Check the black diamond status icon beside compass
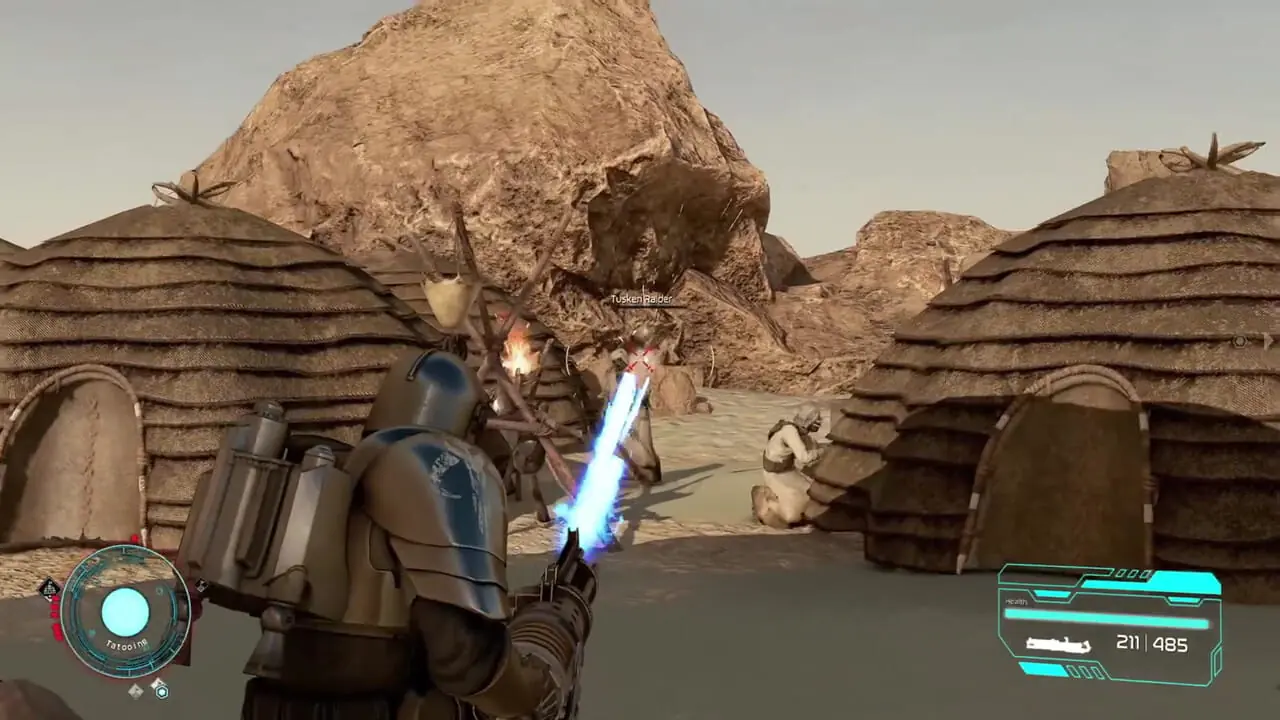The height and width of the screenshot is (720, 1280). click(49, 588)
